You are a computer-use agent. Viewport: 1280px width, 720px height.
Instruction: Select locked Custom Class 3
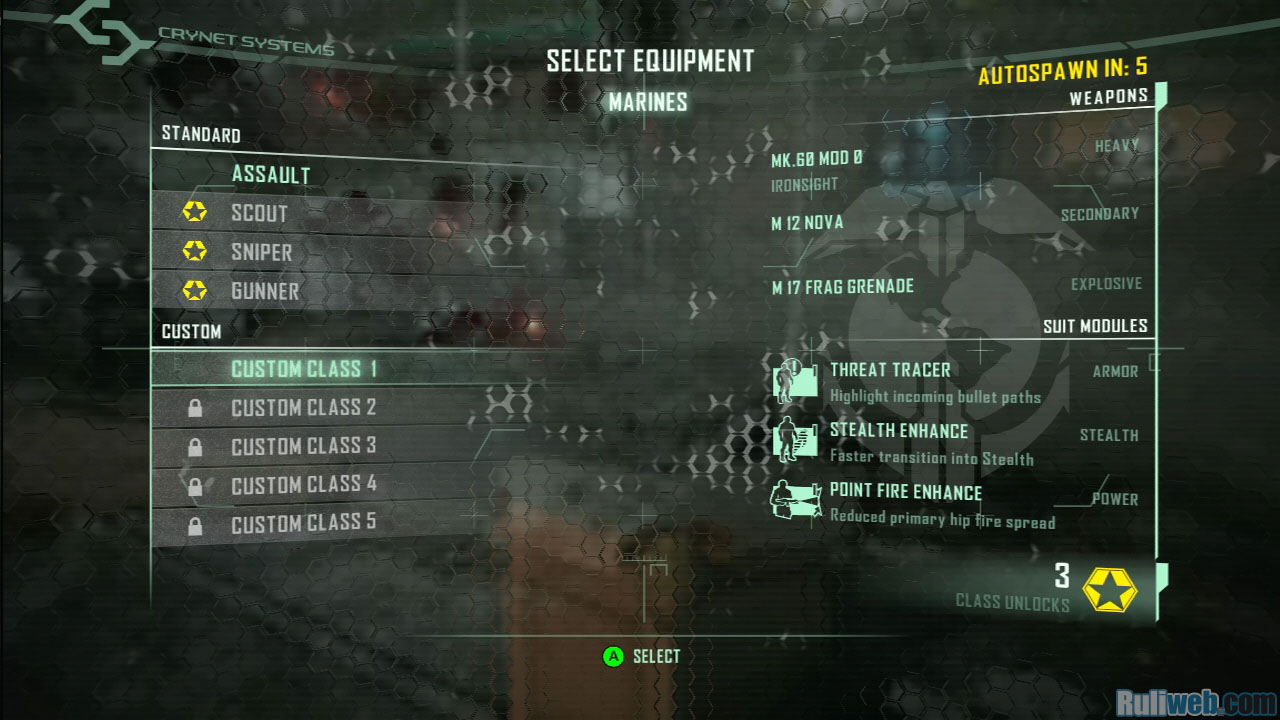point(303,447)
